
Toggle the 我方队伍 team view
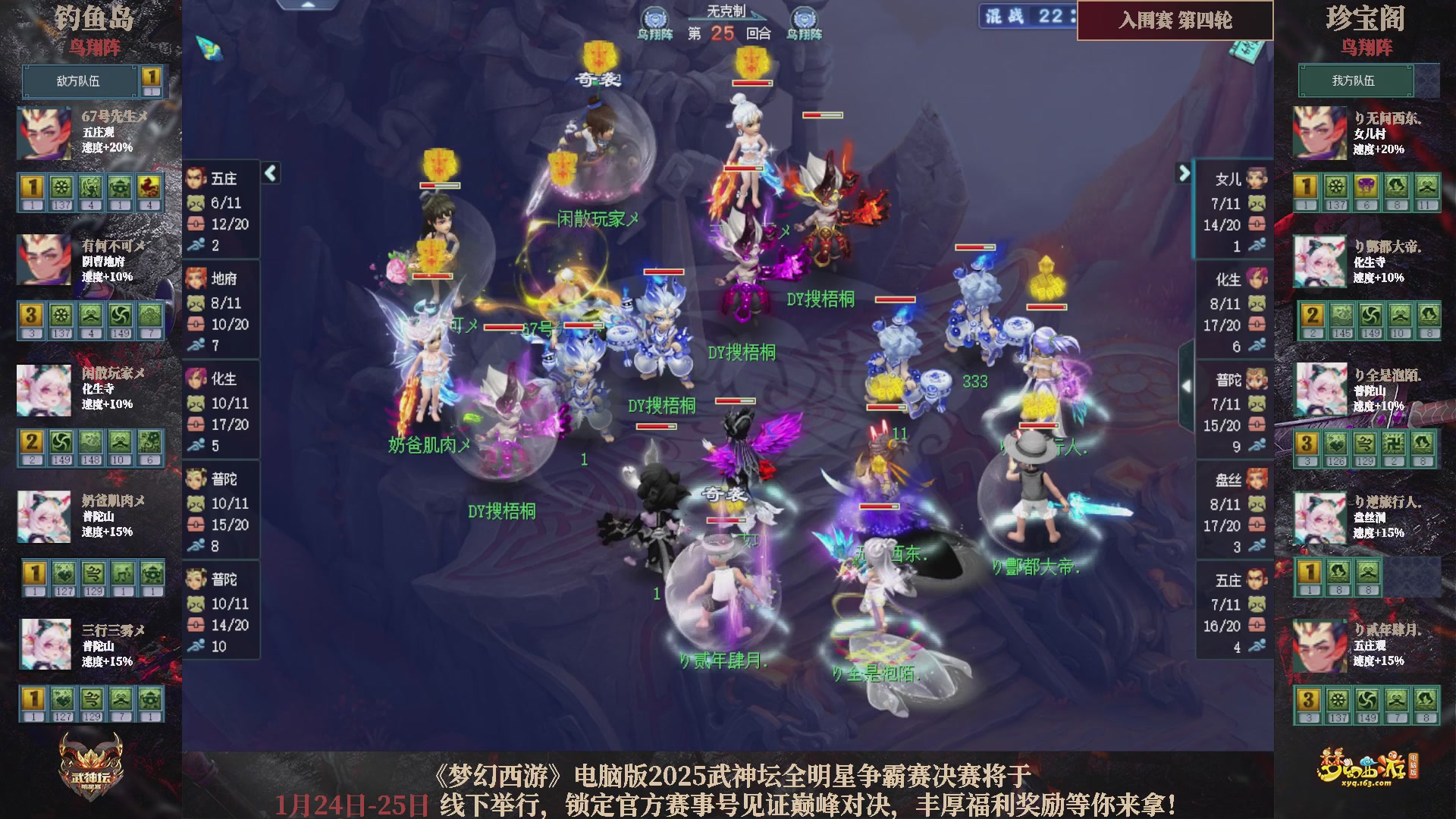pyautogui.click(x=1356, y=81)
